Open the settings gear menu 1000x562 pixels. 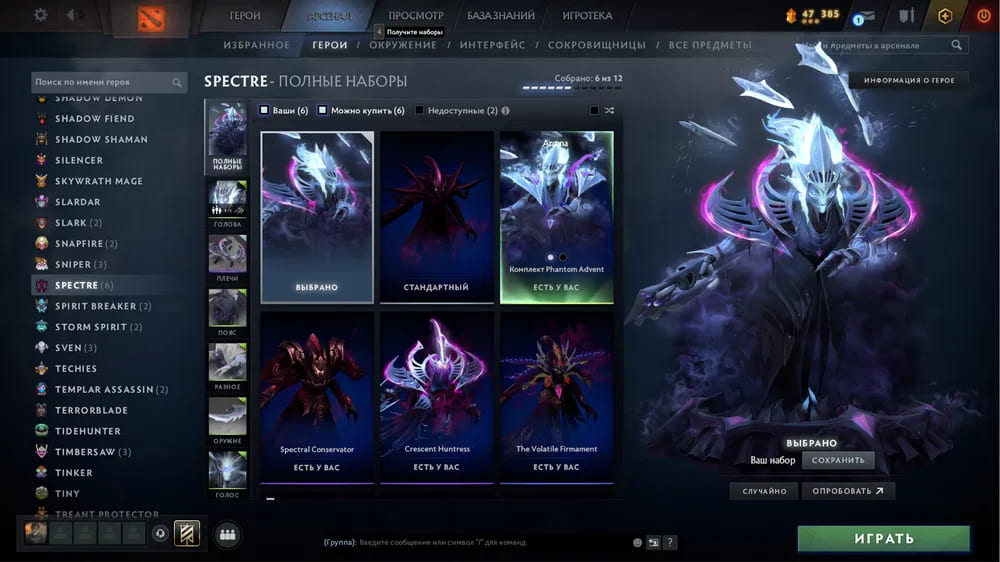pyautogui.click(x=41, y=15)
